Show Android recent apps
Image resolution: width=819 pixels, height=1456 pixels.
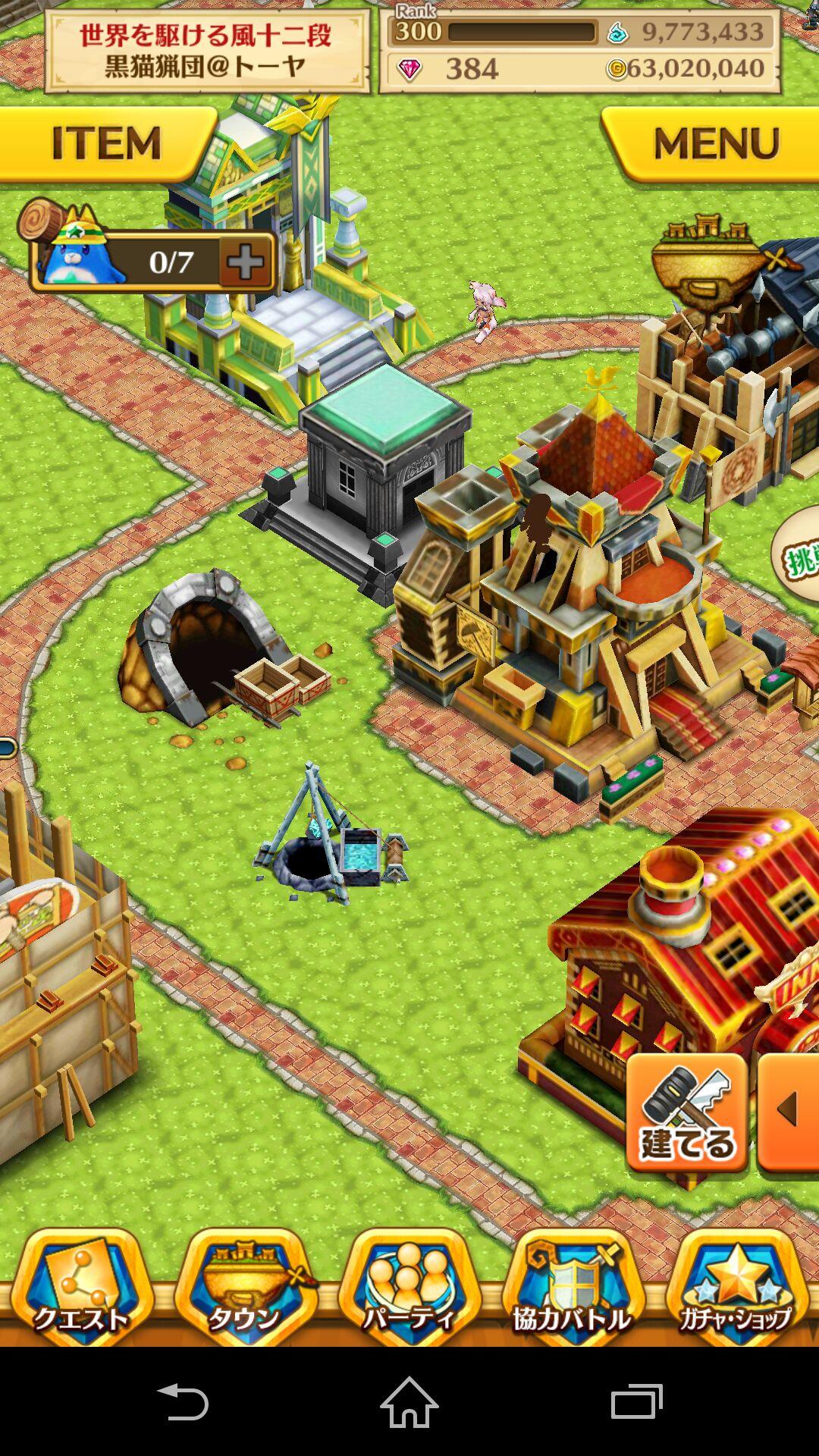coord(637,1401)
